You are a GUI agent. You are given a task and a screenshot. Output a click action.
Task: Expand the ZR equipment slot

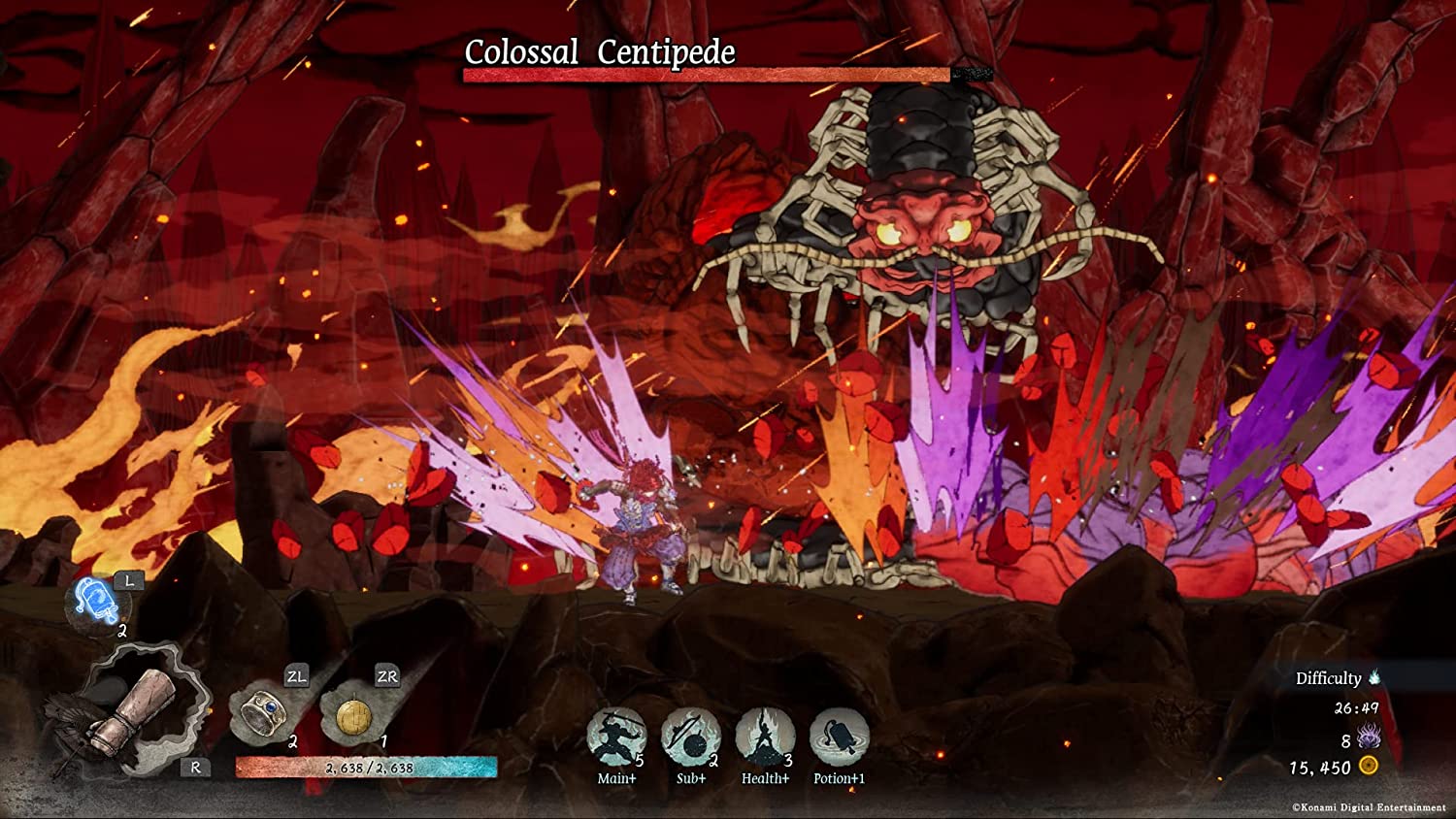tap(385, 676)
